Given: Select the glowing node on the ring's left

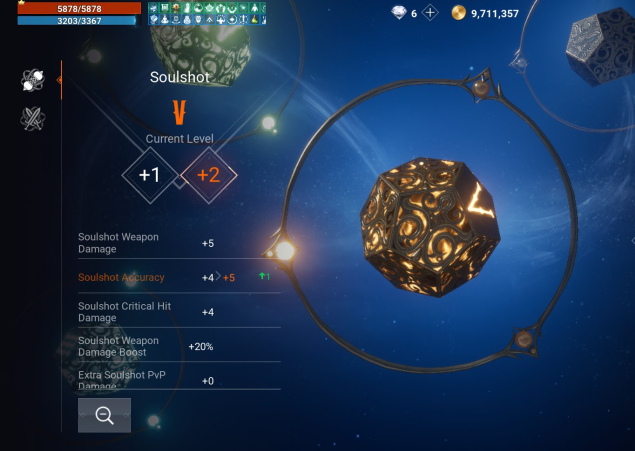Looking at the screenshot, I should 284,250.
